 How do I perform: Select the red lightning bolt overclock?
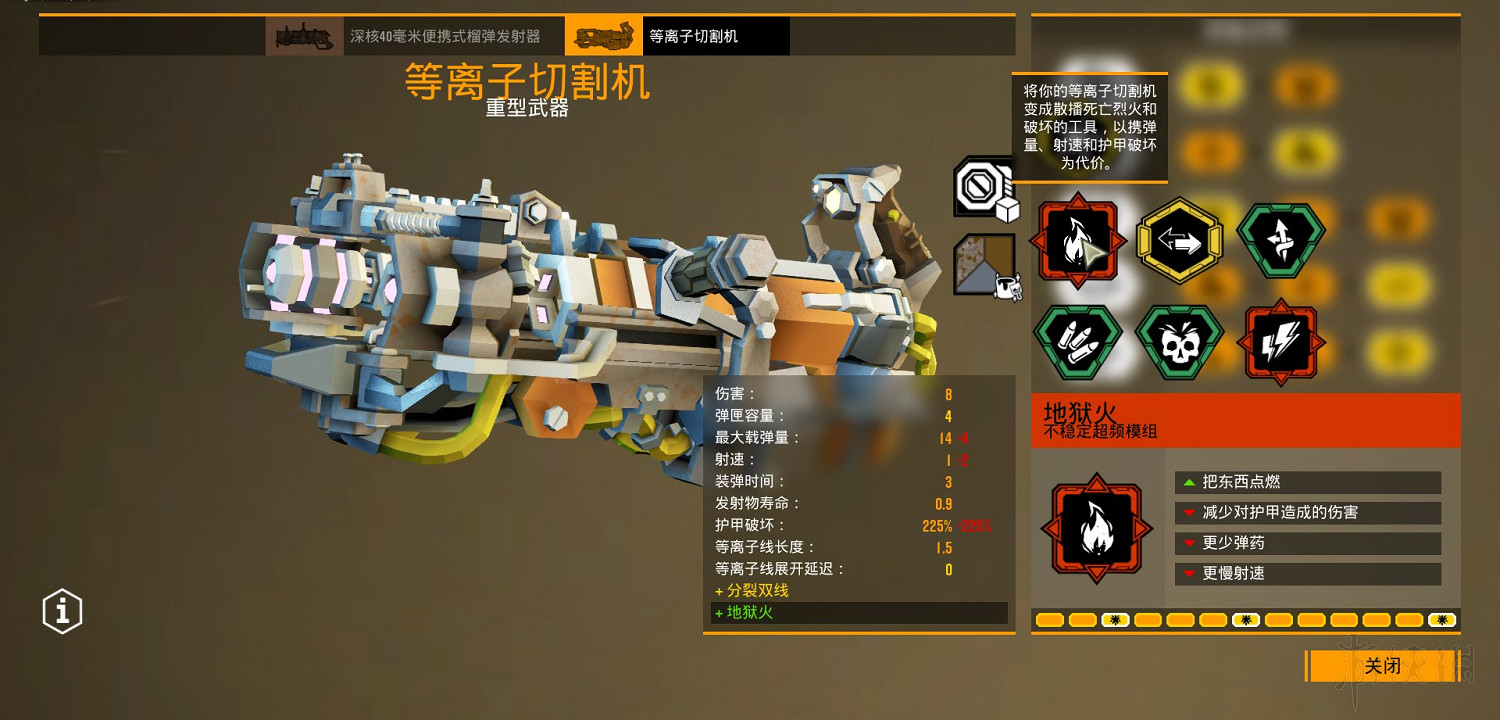1281,341
